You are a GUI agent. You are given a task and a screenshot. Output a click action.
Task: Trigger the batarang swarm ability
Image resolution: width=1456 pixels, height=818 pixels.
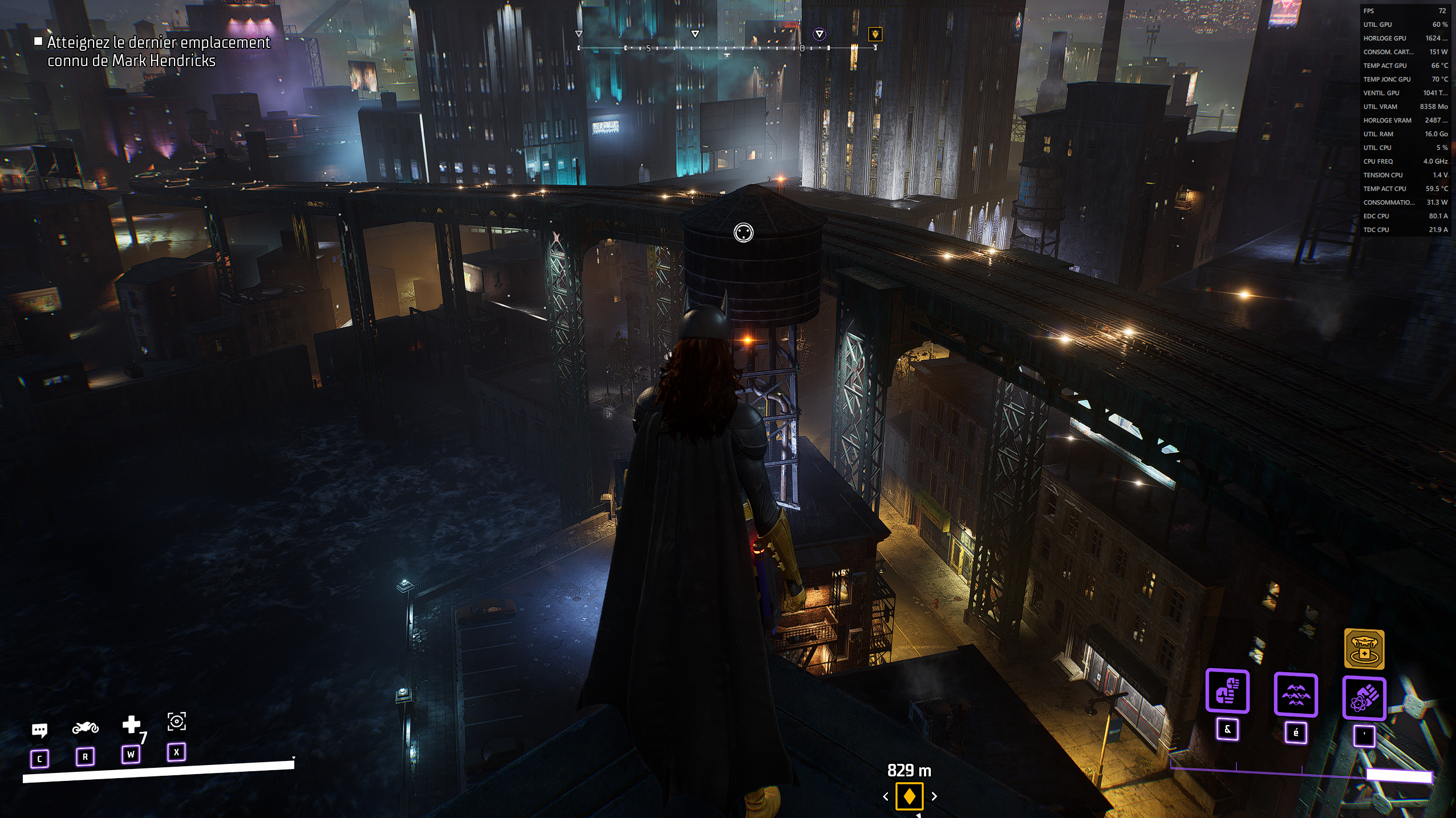click(1296, 695)
